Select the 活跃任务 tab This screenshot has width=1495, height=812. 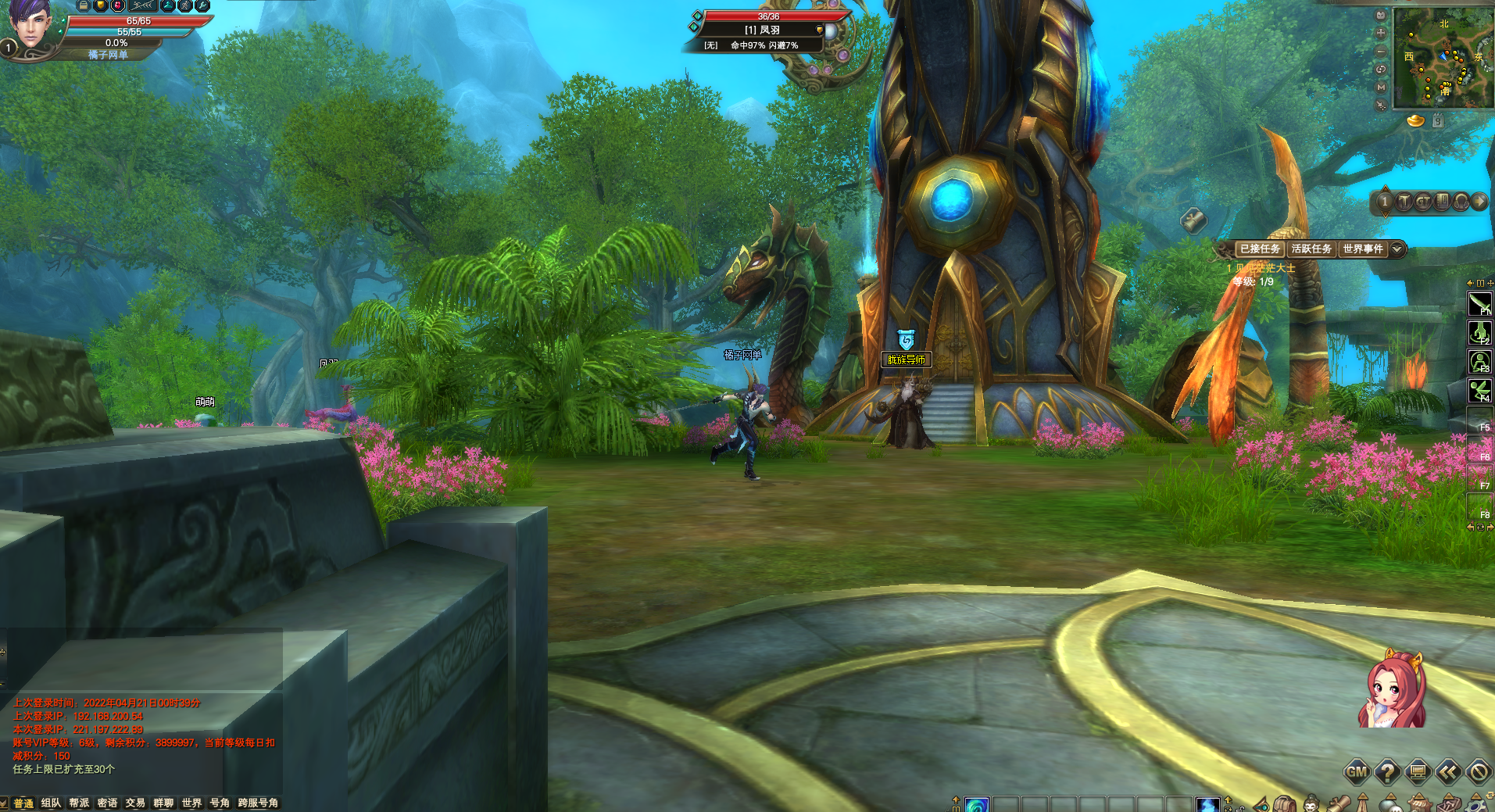point(1311,249)
